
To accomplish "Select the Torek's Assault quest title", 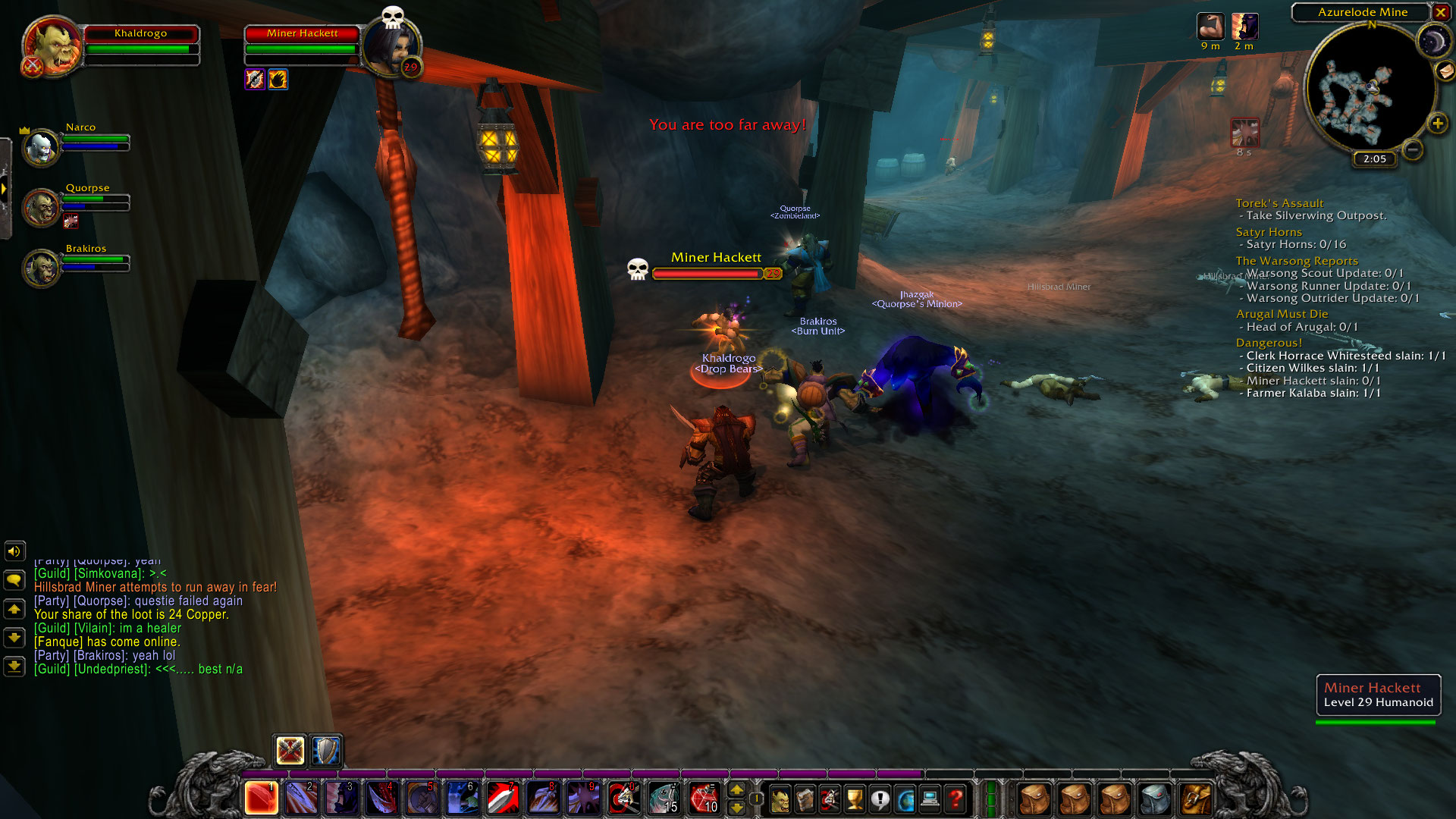I will click(x=1279, y=203).
